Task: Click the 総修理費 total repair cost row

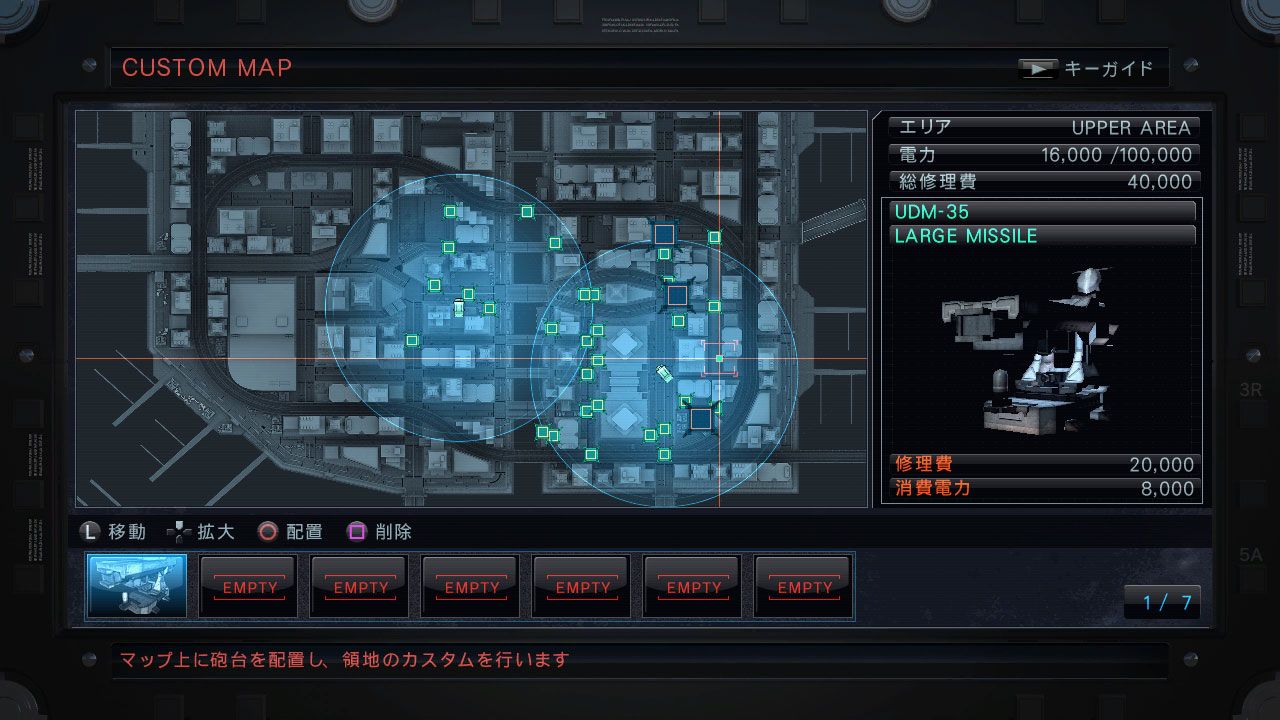Action: click(x=1043, y=181)
